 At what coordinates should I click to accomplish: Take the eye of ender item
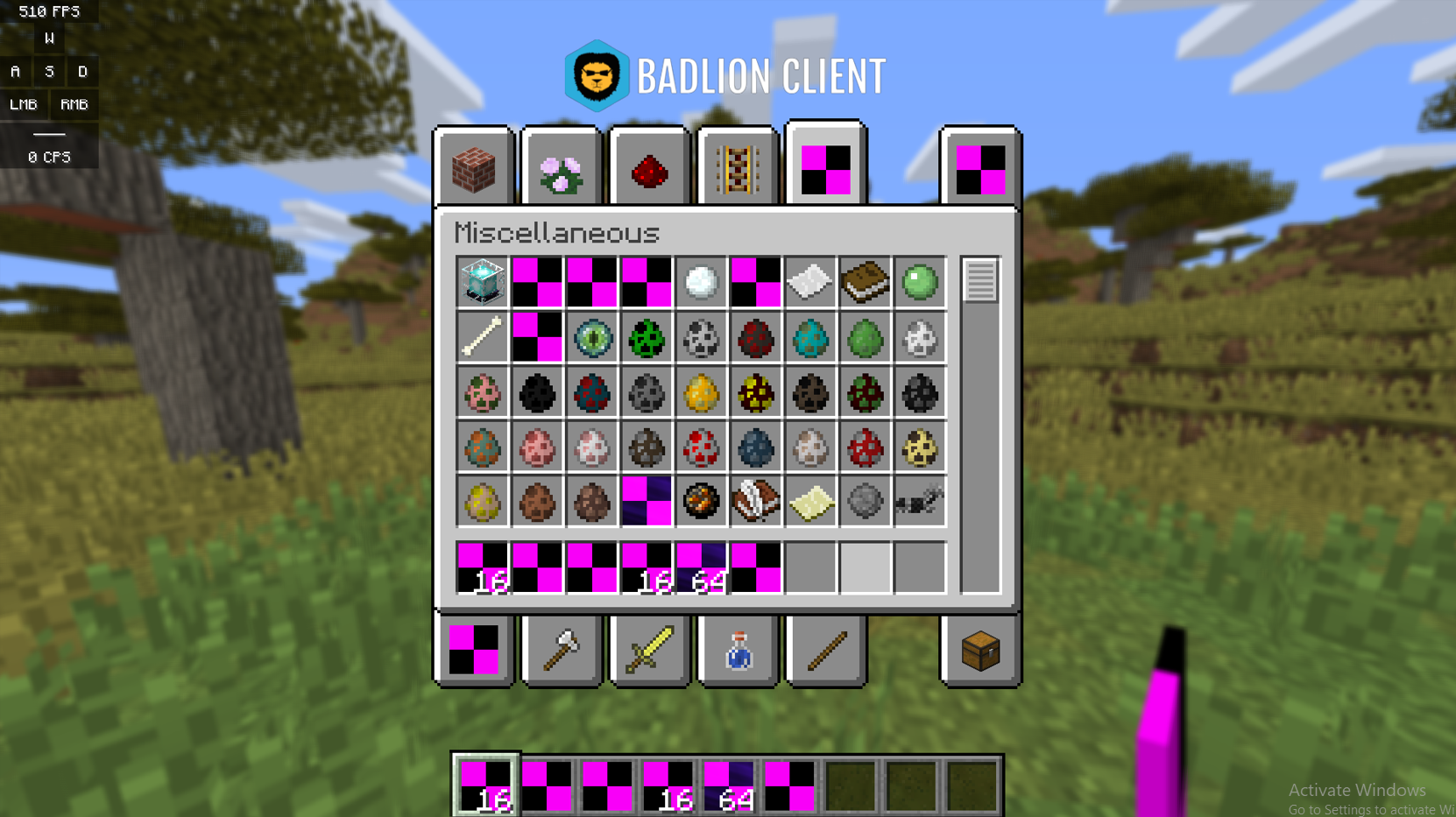coord(591,339)
